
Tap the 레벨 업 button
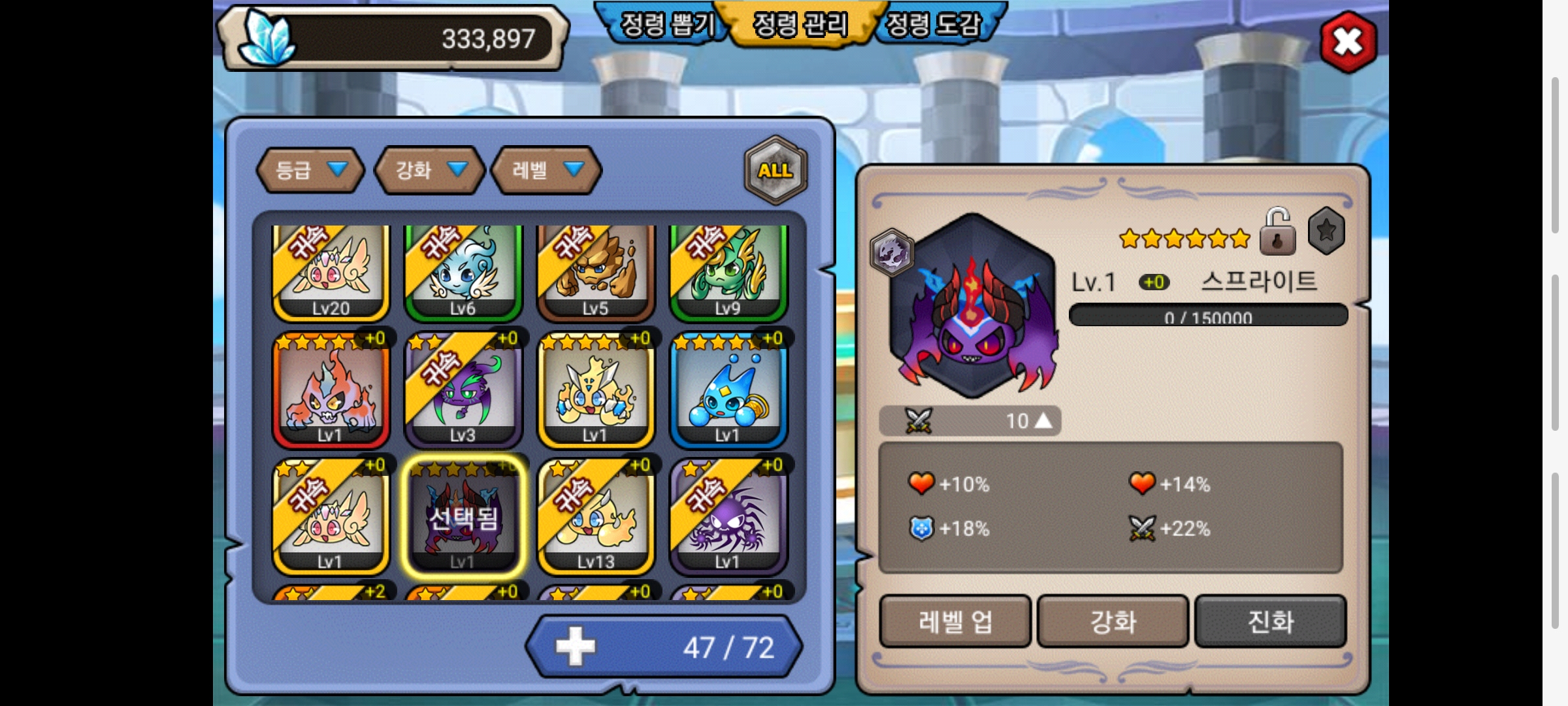click(x=955, y=621)
